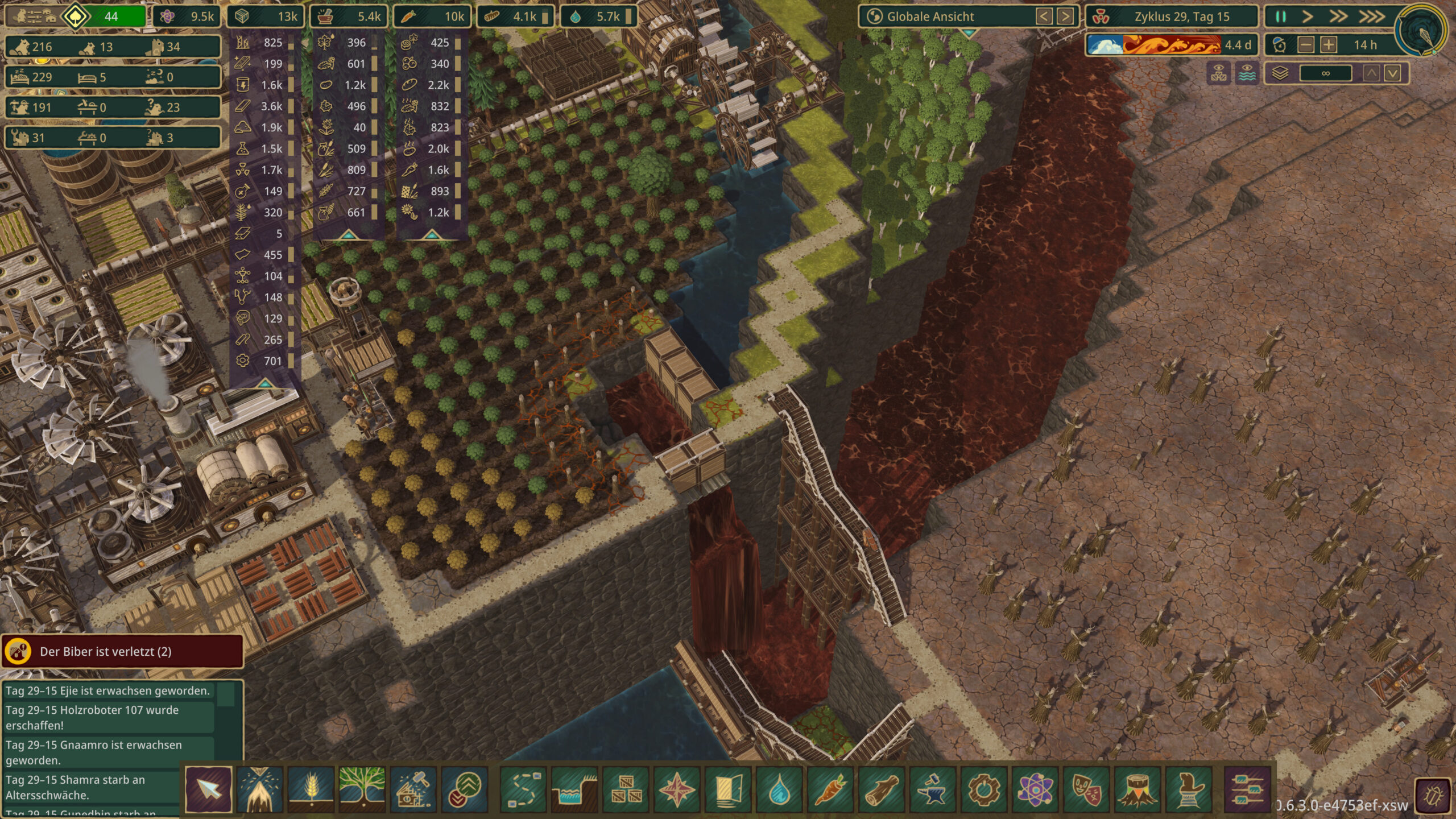
Task: Lower the visible layer level
Action: tap(1392, 73)
